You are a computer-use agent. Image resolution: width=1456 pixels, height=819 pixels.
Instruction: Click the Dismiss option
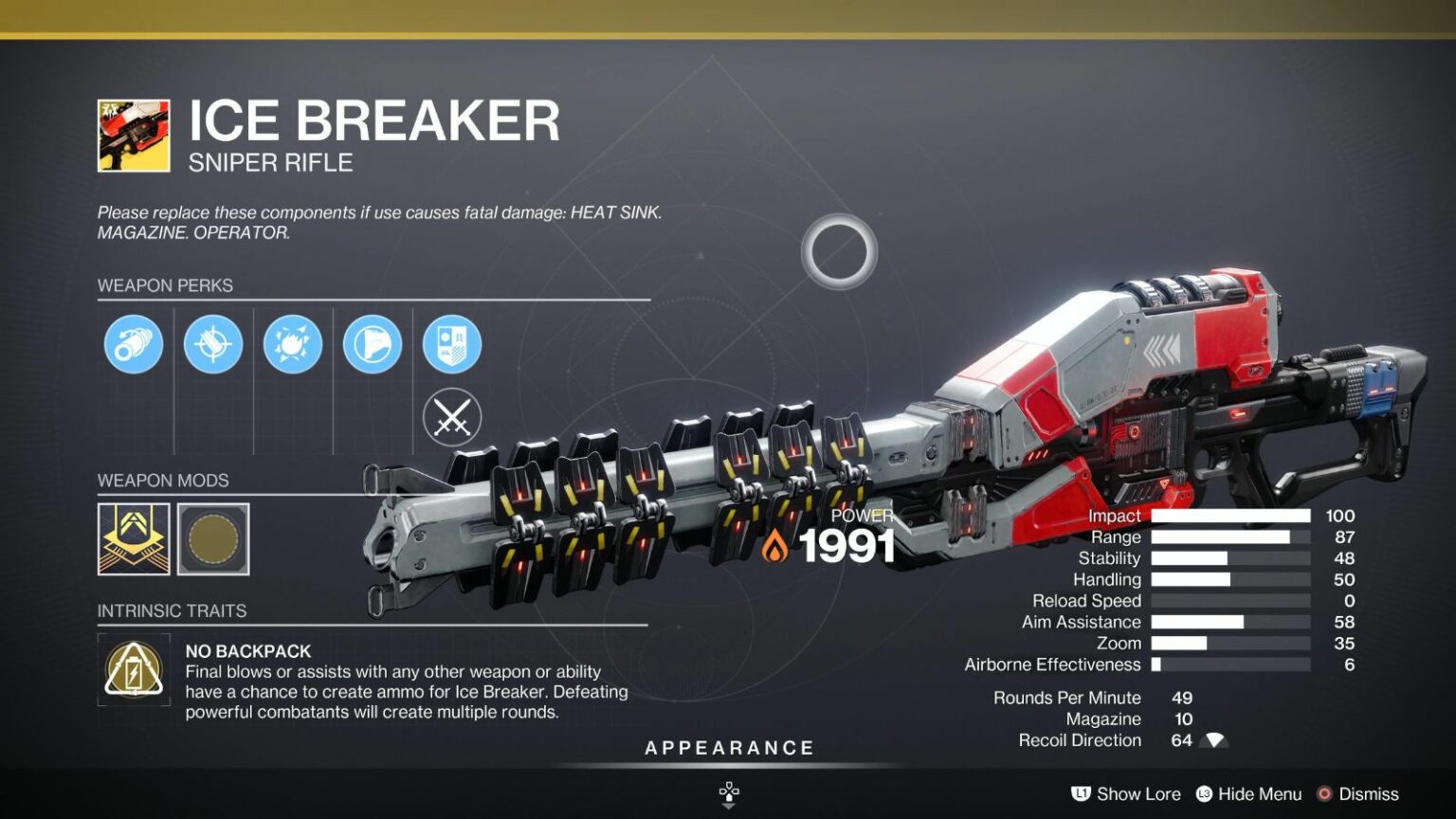[x=1369, y=794]
